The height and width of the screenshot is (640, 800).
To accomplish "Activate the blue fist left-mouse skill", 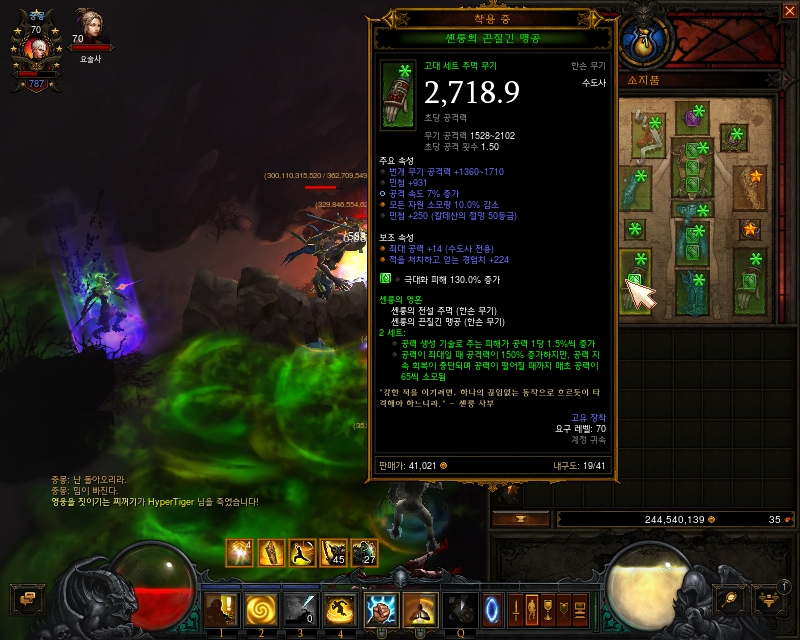I will [x=381, y=609].
